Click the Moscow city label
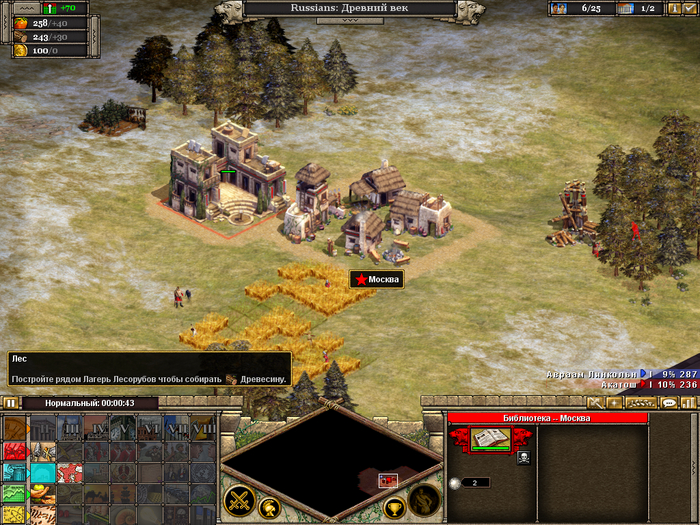 [376, 280]
